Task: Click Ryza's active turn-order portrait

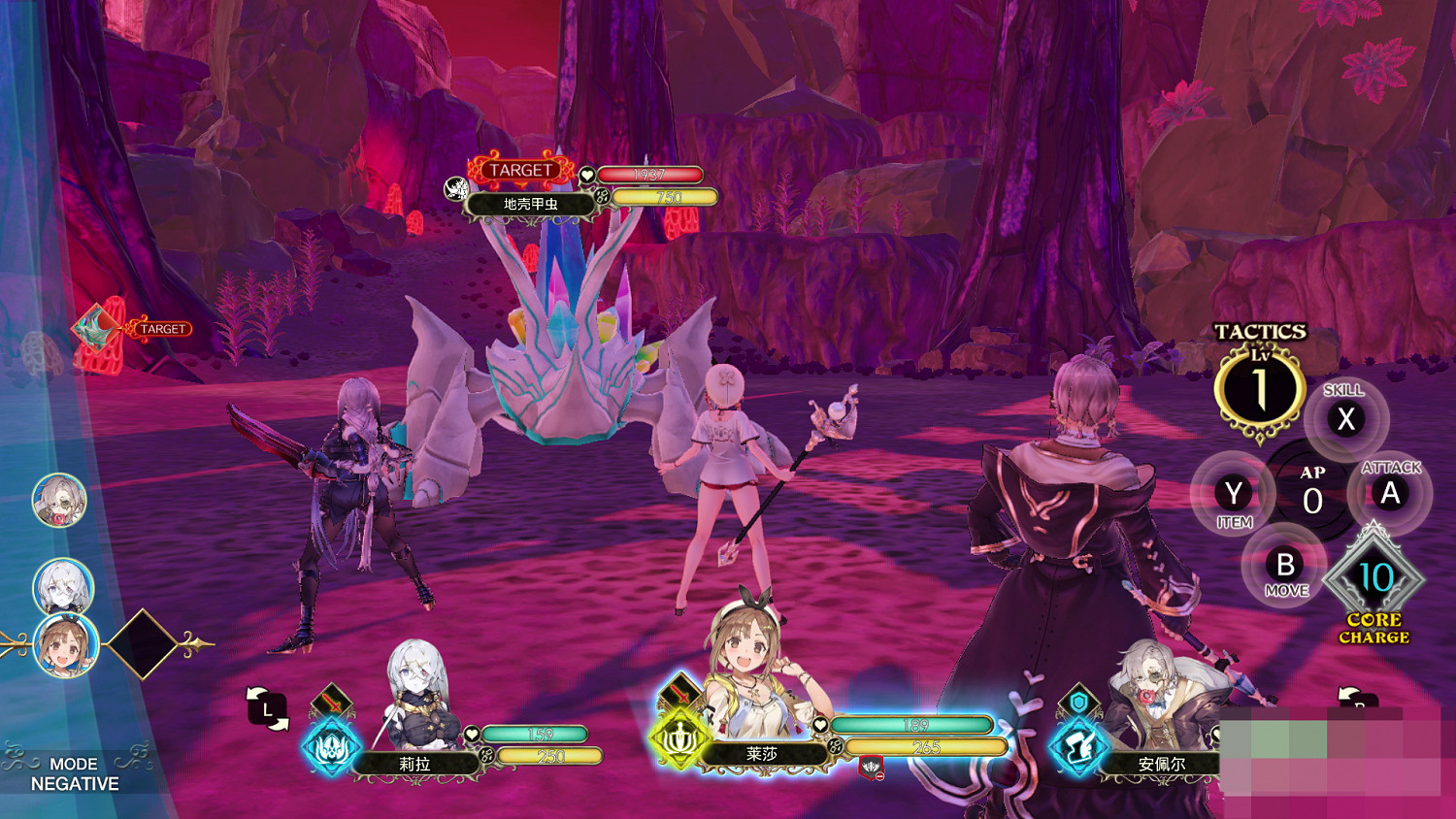Action: pyautogui.click(x=66, y=645)
